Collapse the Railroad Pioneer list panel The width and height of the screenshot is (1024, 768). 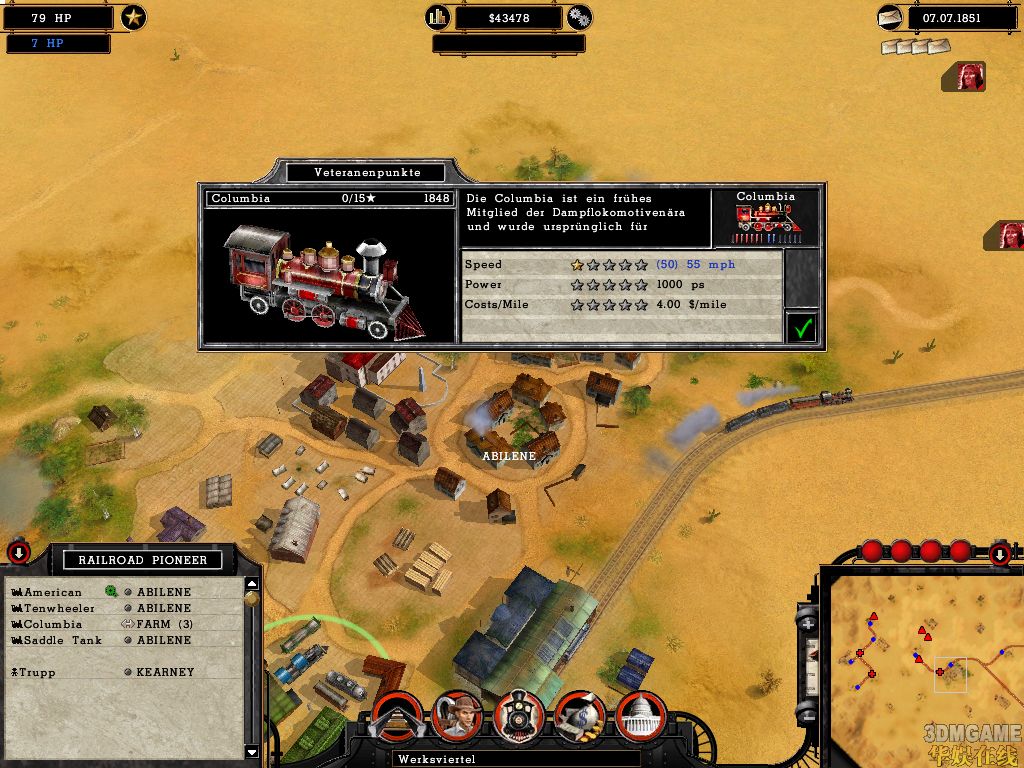18,552
